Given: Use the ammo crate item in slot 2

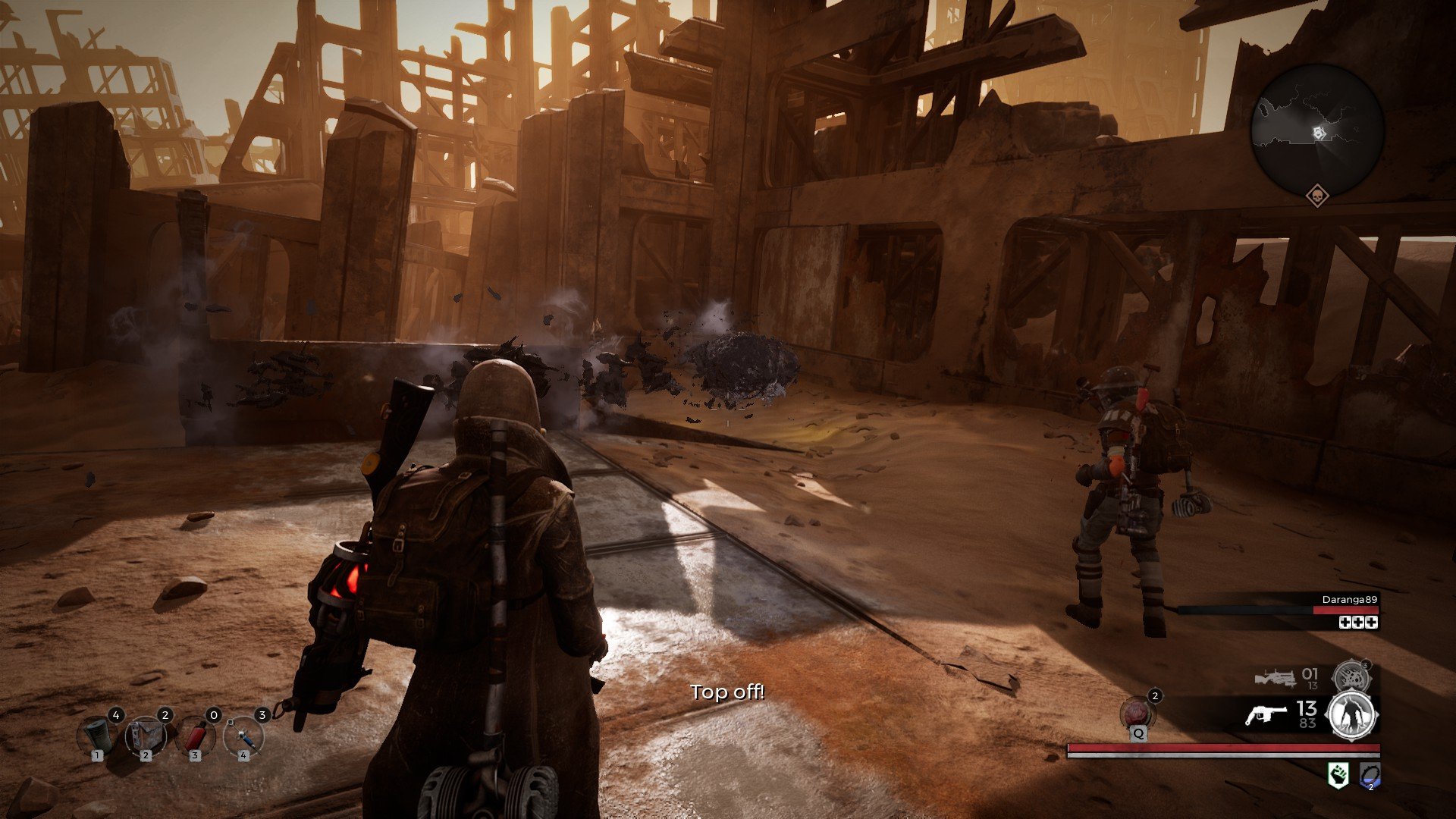Looking at the screenshot, I should pyautogui.click(x=146, y=736).
